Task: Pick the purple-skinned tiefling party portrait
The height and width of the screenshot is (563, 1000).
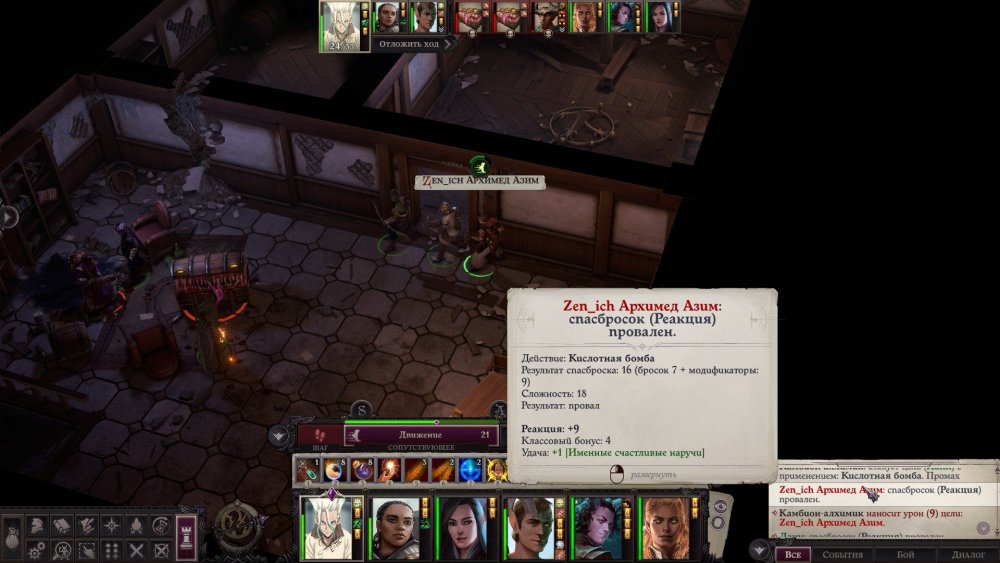Action: pos(597,528)
